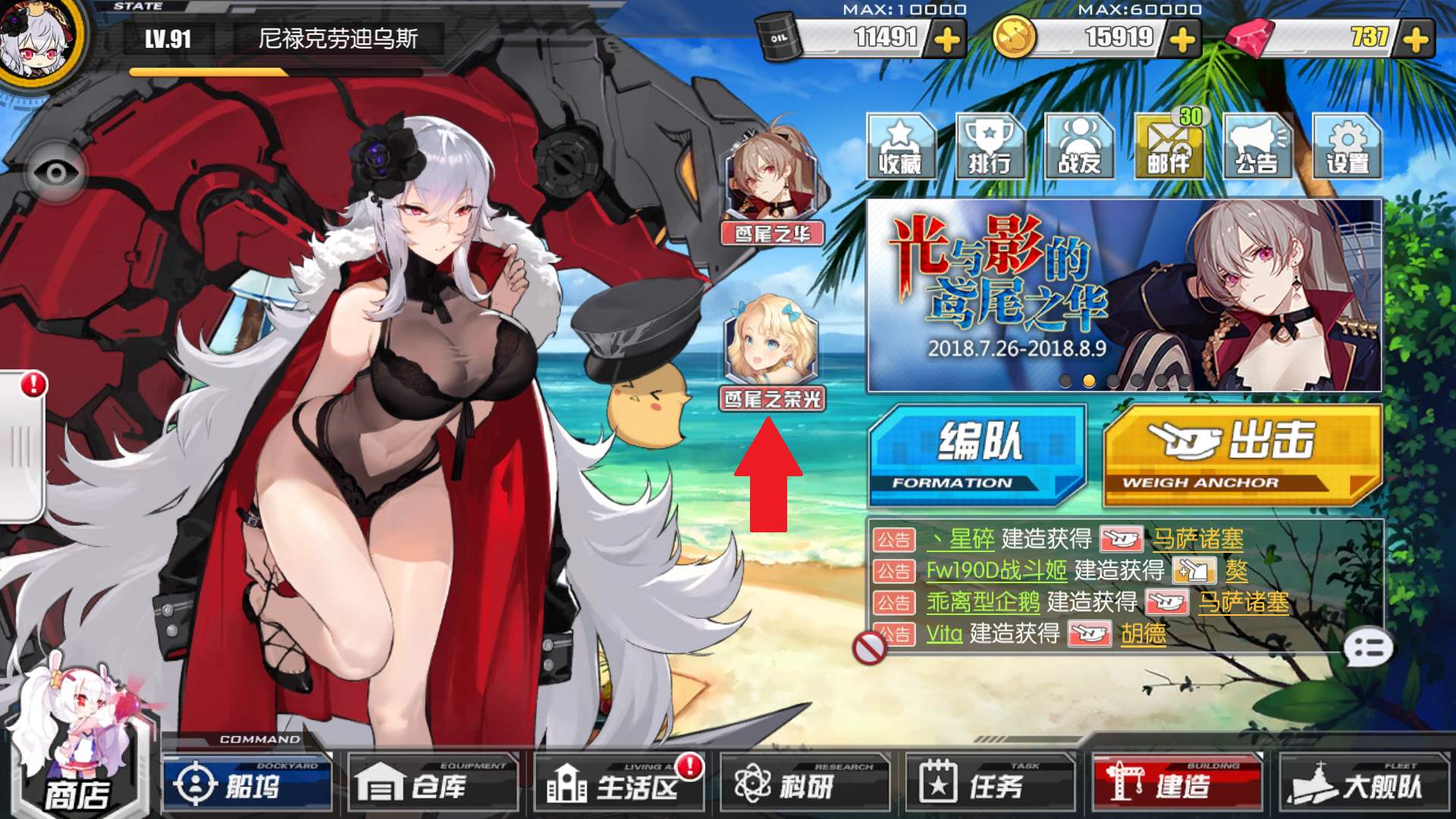Open the 仓库 equipment warehouse tab
1456x819 pixels.
point(435,786)
